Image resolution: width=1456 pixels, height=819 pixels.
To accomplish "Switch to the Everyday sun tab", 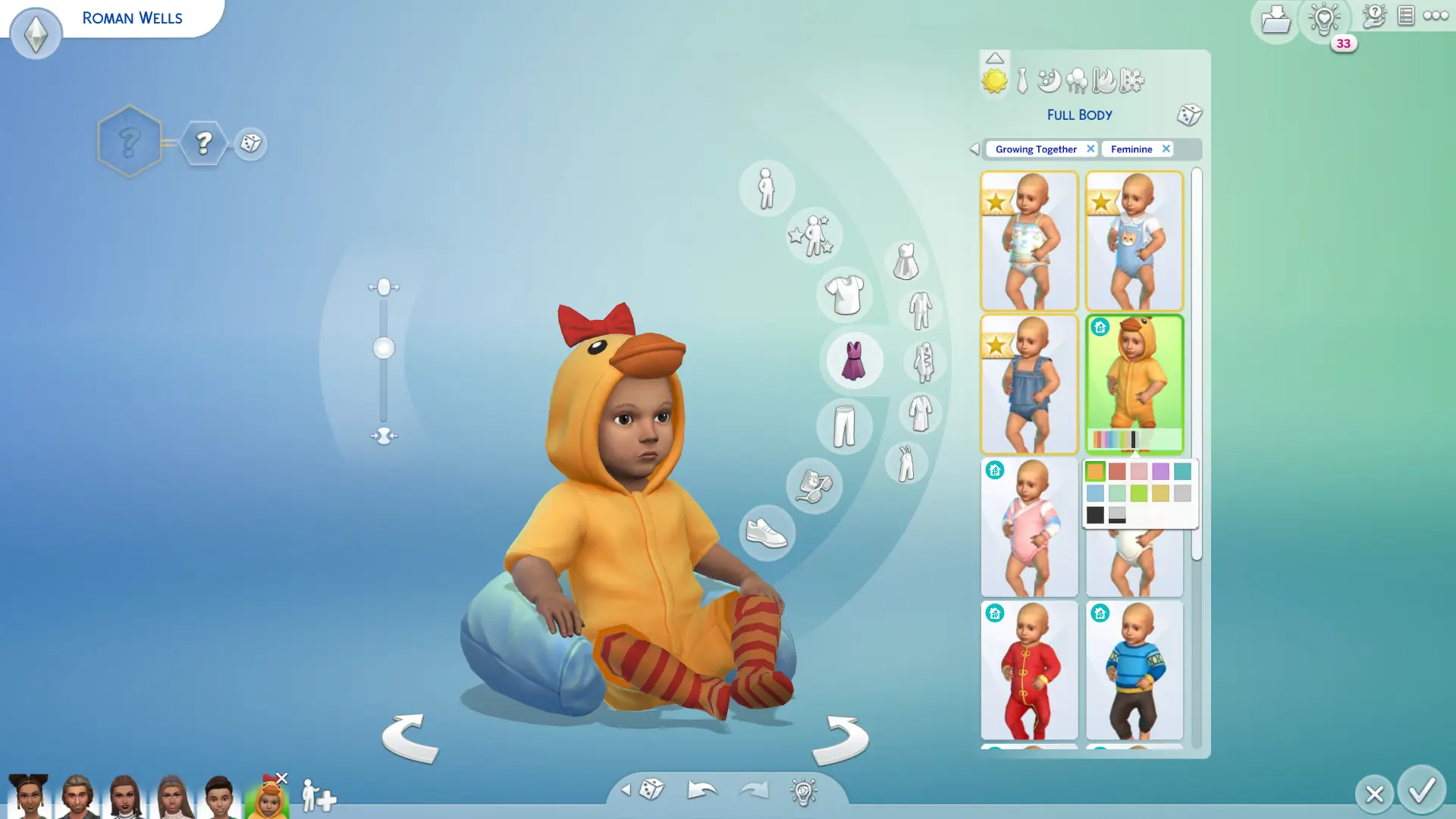I will coord(995,80).
